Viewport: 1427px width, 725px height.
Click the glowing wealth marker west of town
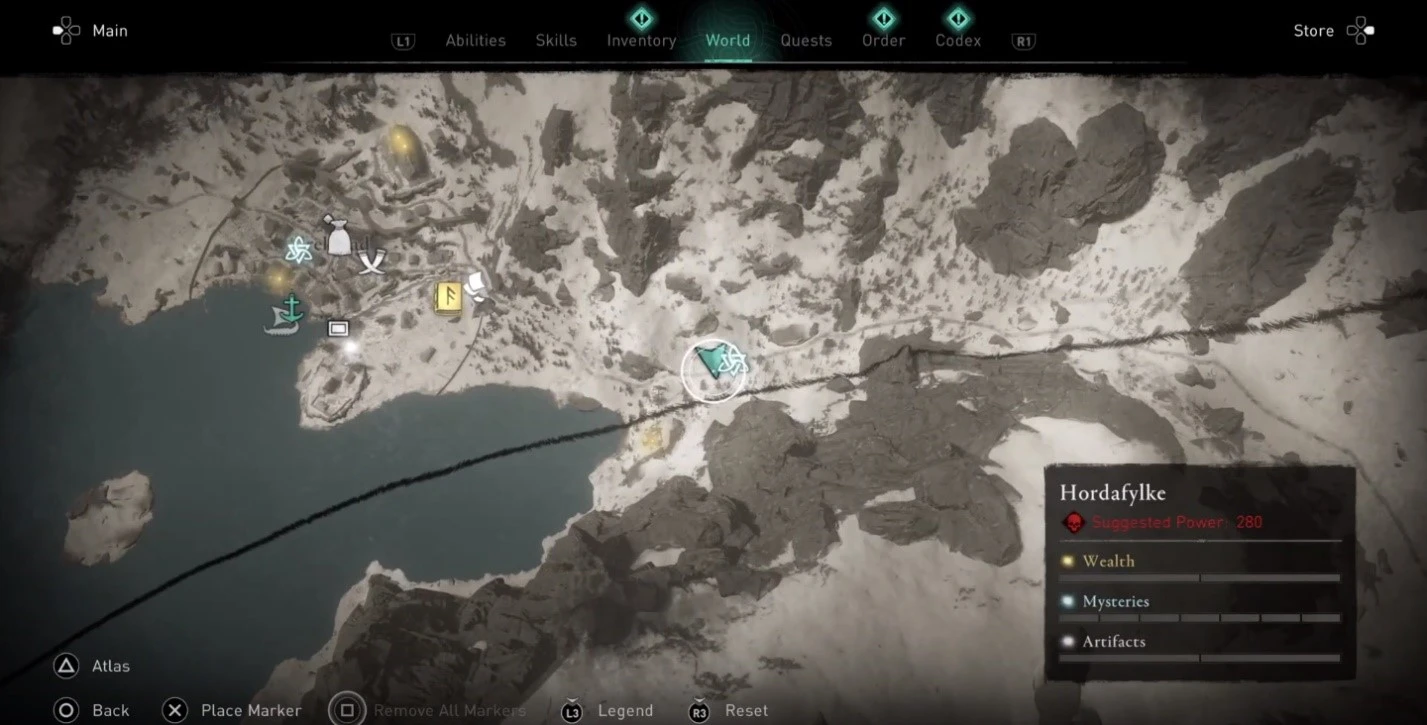pos(277,280)
